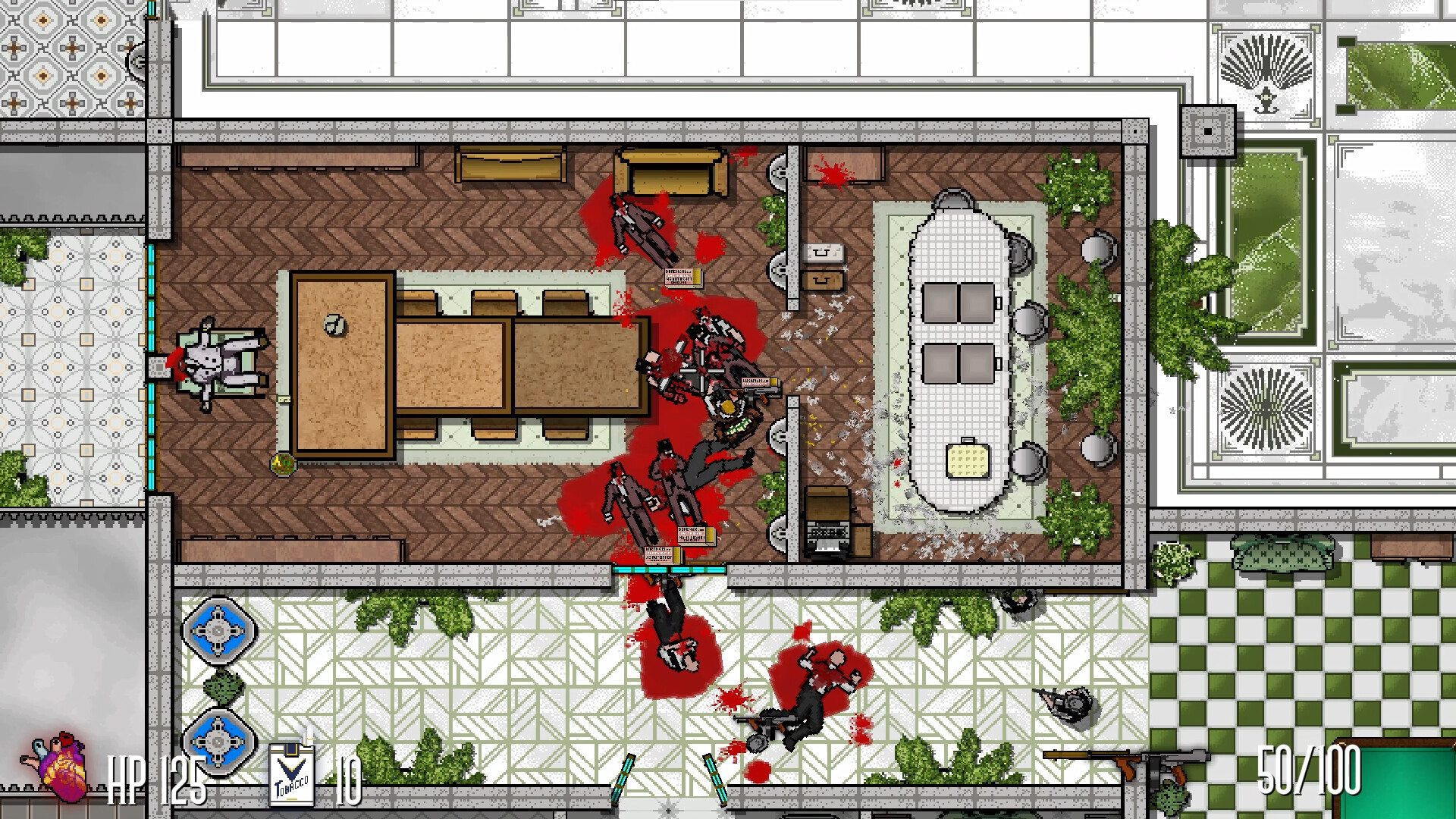The height and width of the screenshot is (819, 1456).
Task: Click the crosshair reticle over the enemies
Action: coord(702,371)
